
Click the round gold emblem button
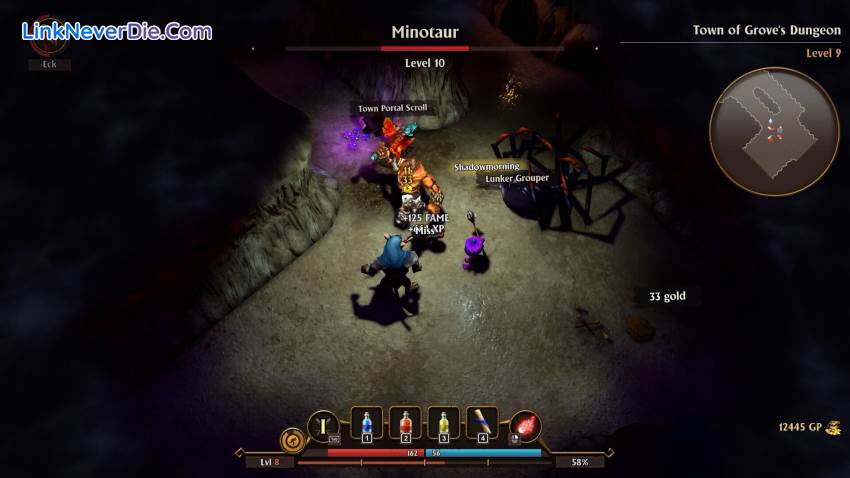292,439
